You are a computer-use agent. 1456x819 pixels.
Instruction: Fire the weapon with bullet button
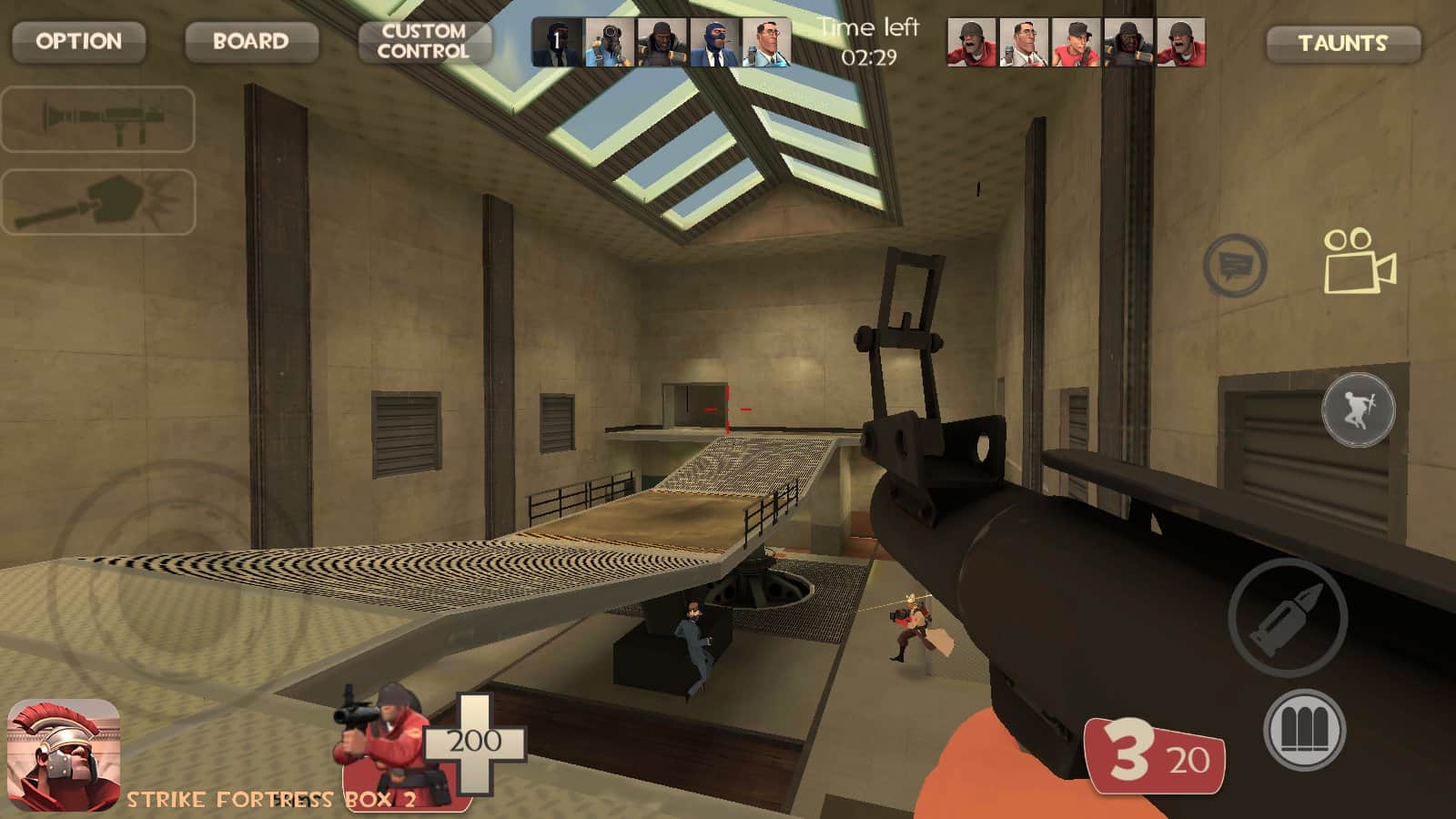[1287, 618]
